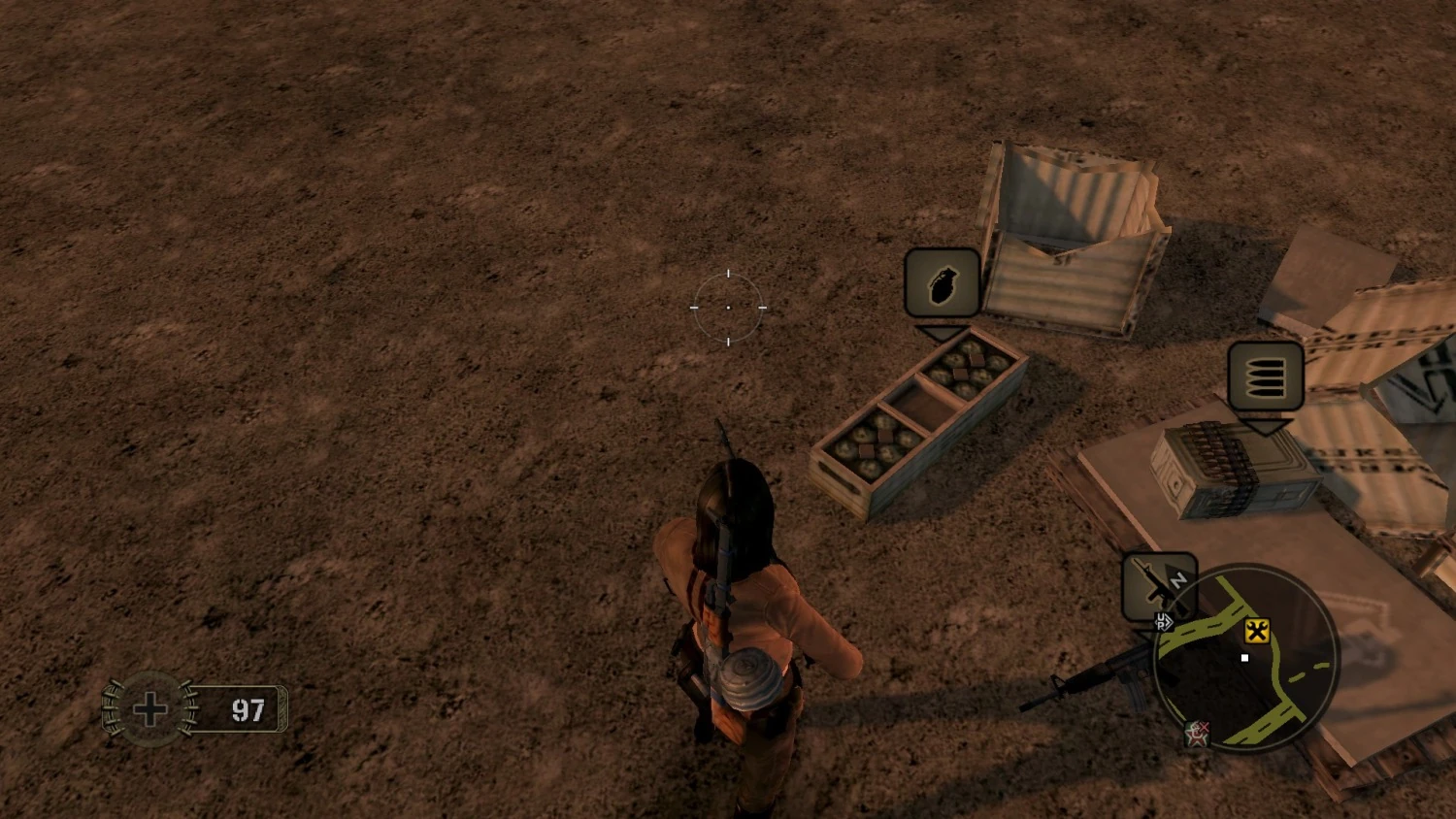
Task: Click the aiming crosshair in screen center
Action: [x=727, y=308]
